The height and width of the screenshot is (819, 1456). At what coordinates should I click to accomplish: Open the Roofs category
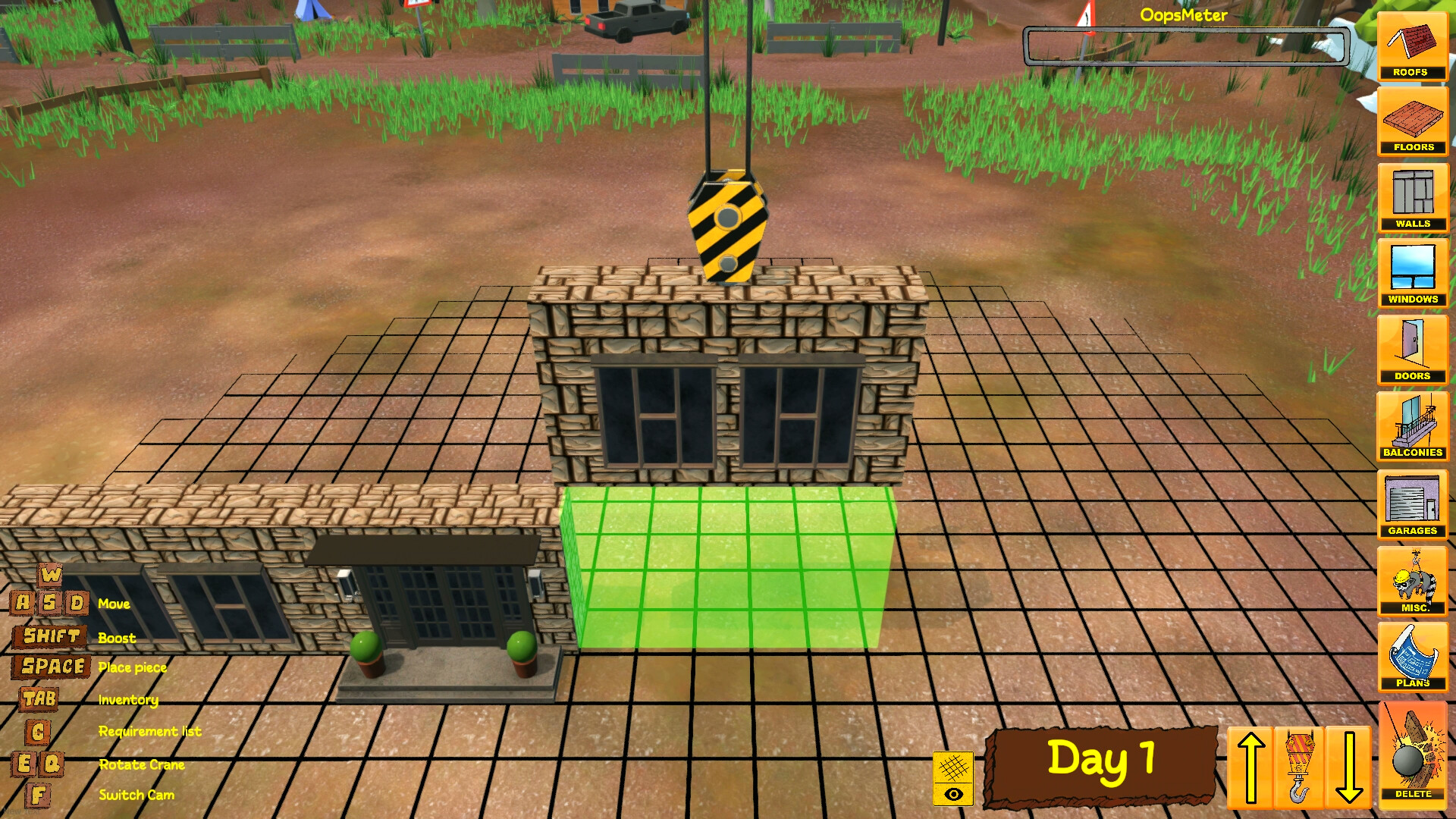tap(1412, 47)
